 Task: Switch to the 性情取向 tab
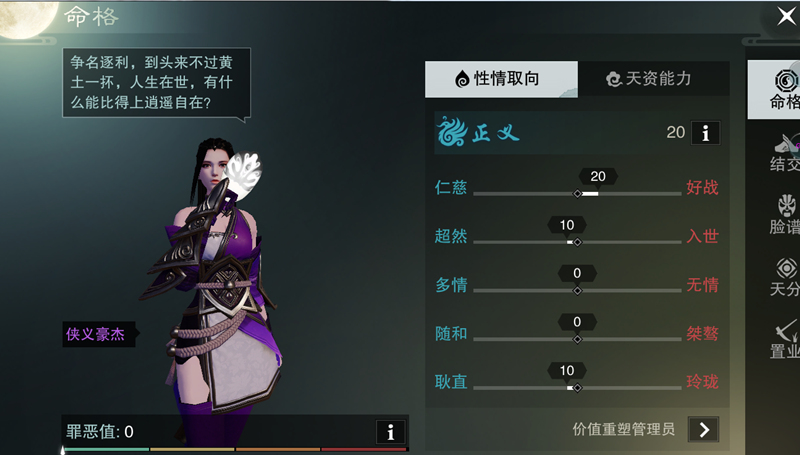pos(500,79)
